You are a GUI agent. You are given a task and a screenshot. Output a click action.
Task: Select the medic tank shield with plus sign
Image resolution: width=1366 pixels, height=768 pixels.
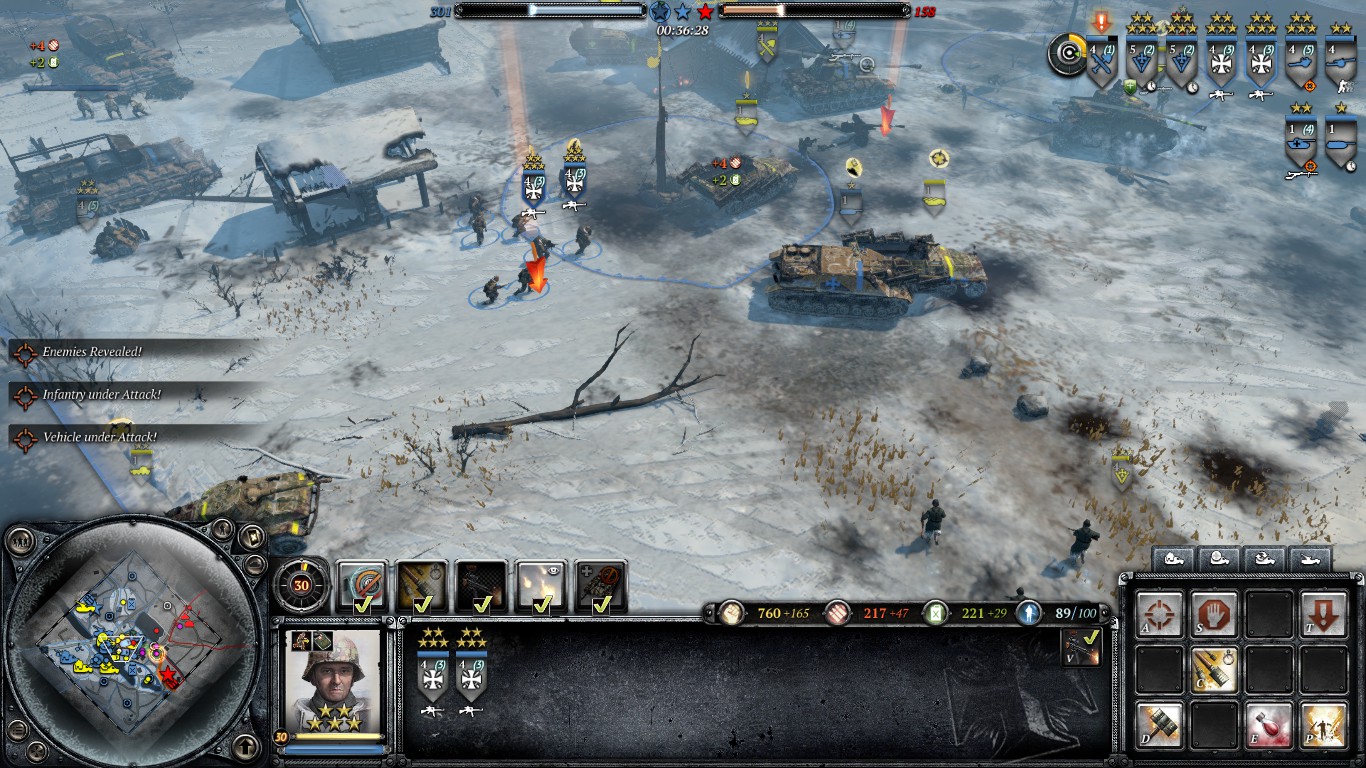pos(1301,142)
